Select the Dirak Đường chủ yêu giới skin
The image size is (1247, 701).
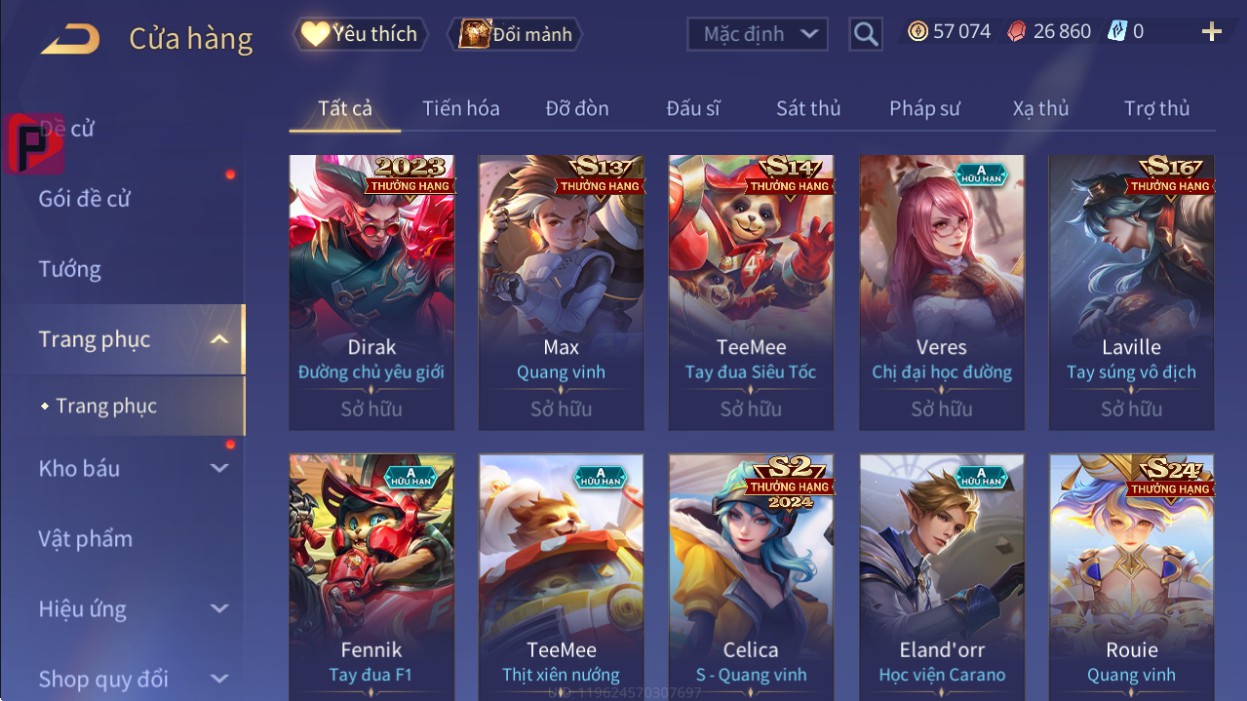click(x=371, y=292)
